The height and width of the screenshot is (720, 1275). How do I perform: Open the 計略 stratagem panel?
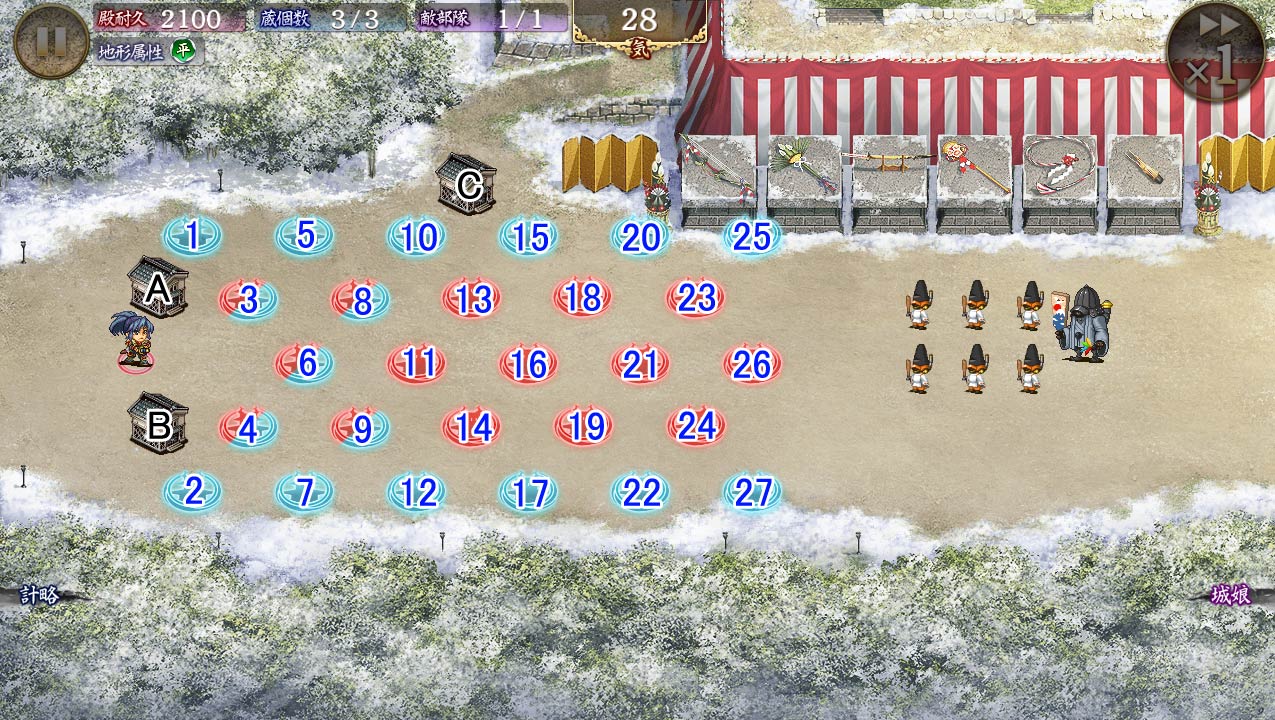pos(40,596)
